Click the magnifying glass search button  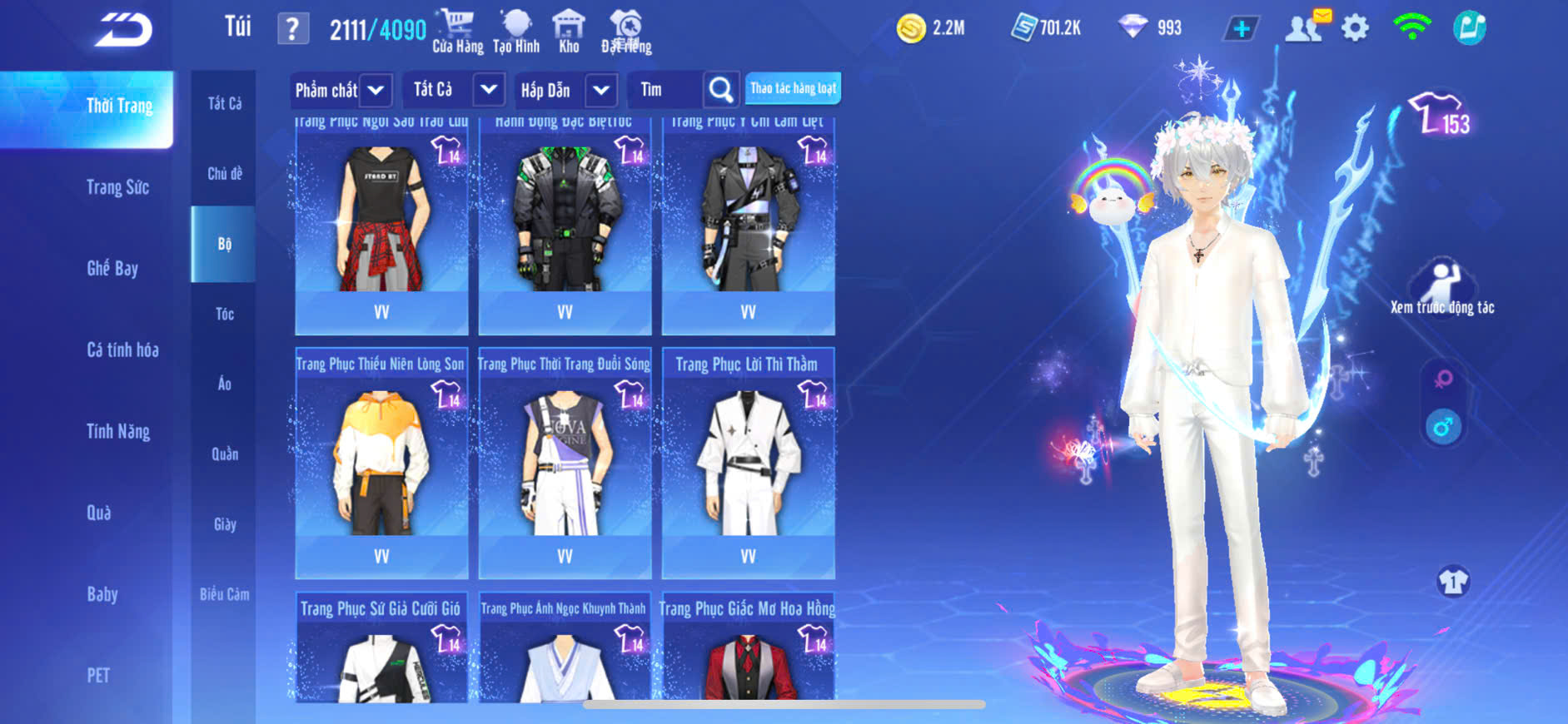[x=720, y=90]
